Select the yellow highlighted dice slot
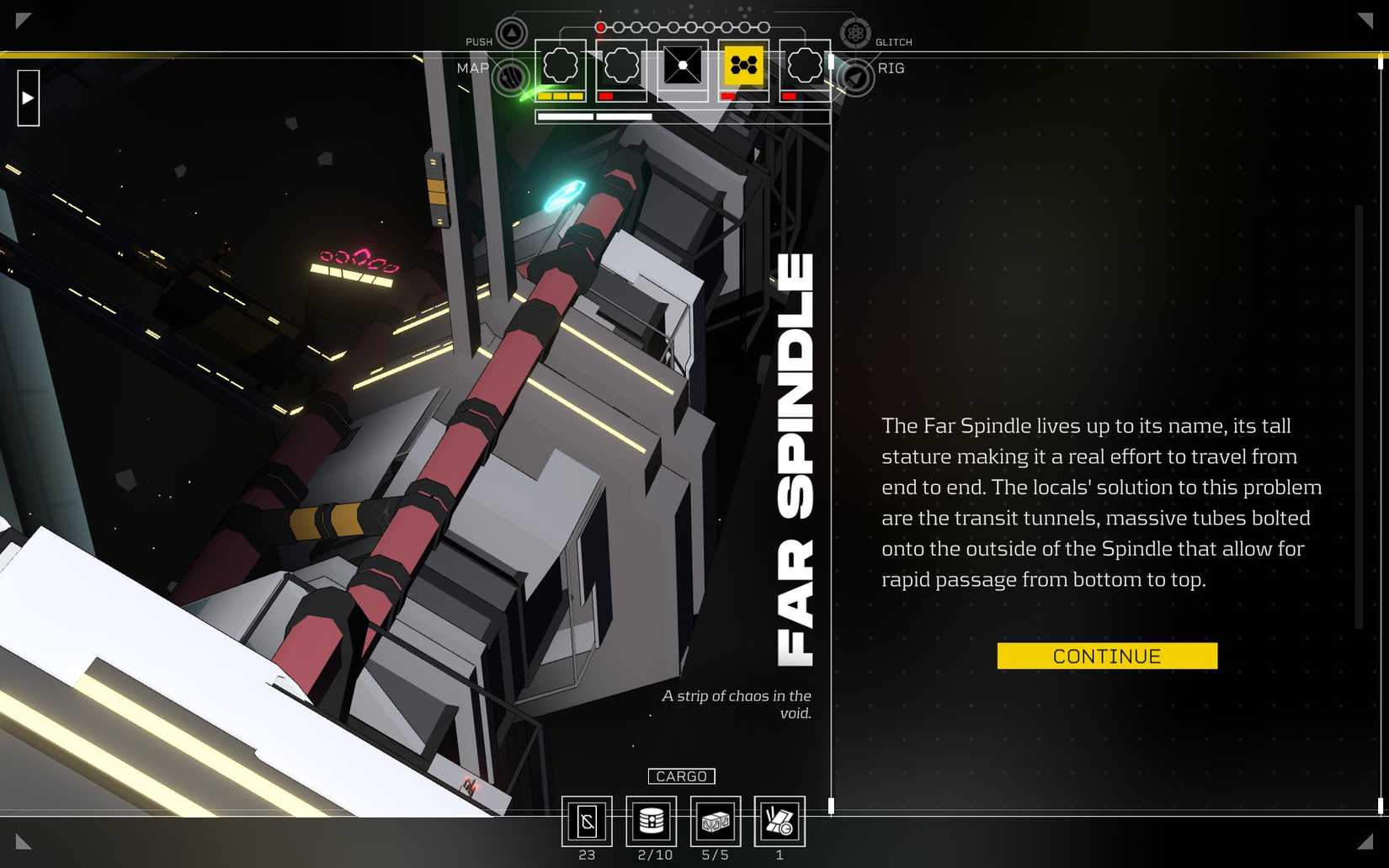Screen dimensions: 1389x868 pyautogui.click(x=743, y=65)
